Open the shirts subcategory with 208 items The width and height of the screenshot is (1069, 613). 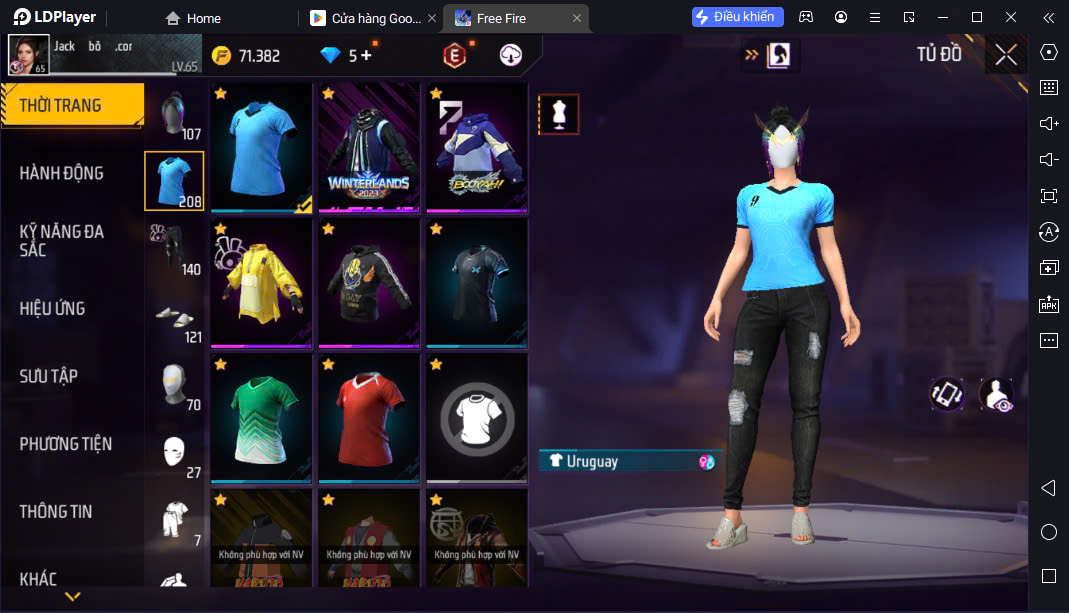(x=174, y=181)
